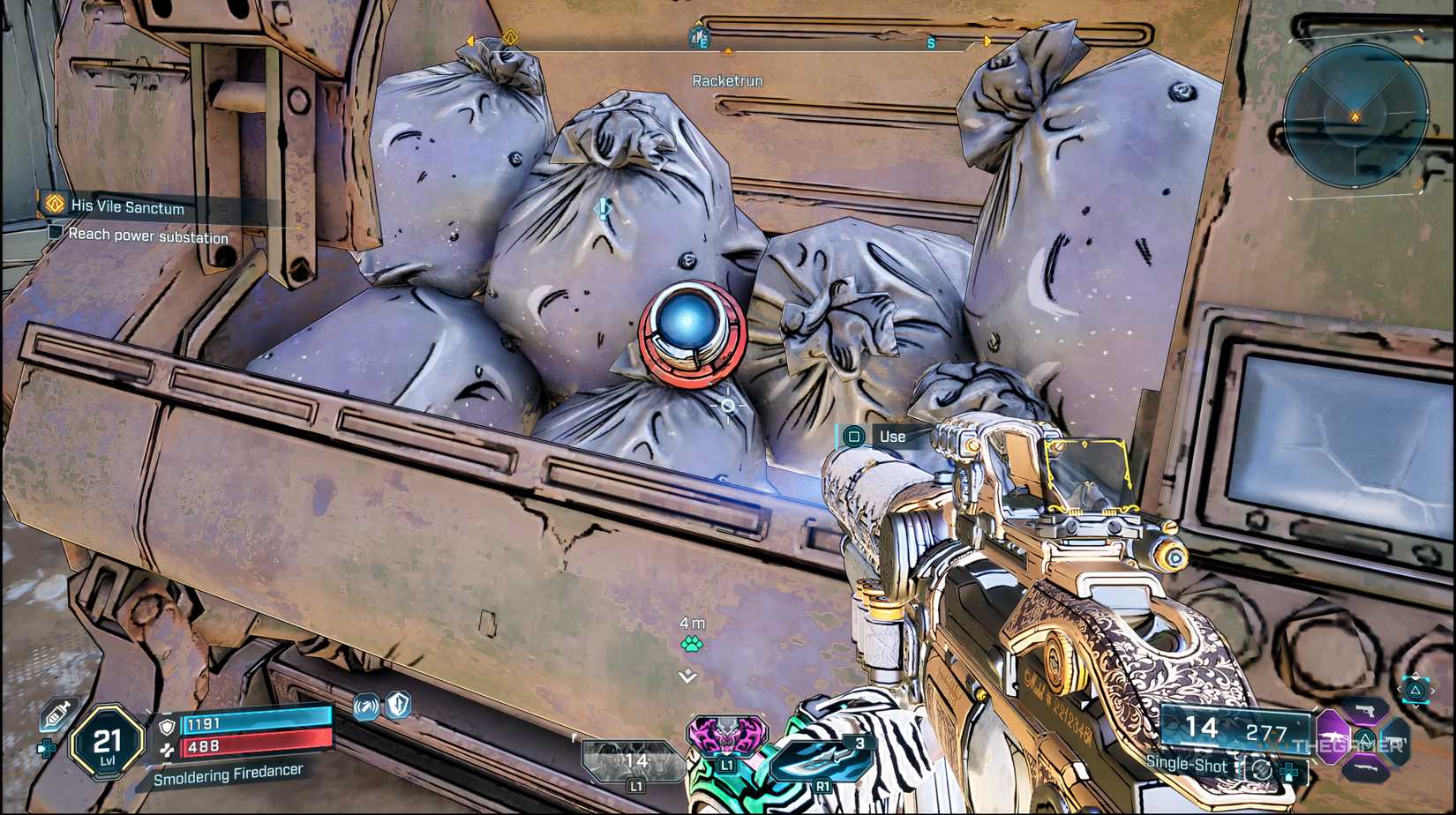
Task: Click the quest diamond marker on compass
Action: click(510, 37)
